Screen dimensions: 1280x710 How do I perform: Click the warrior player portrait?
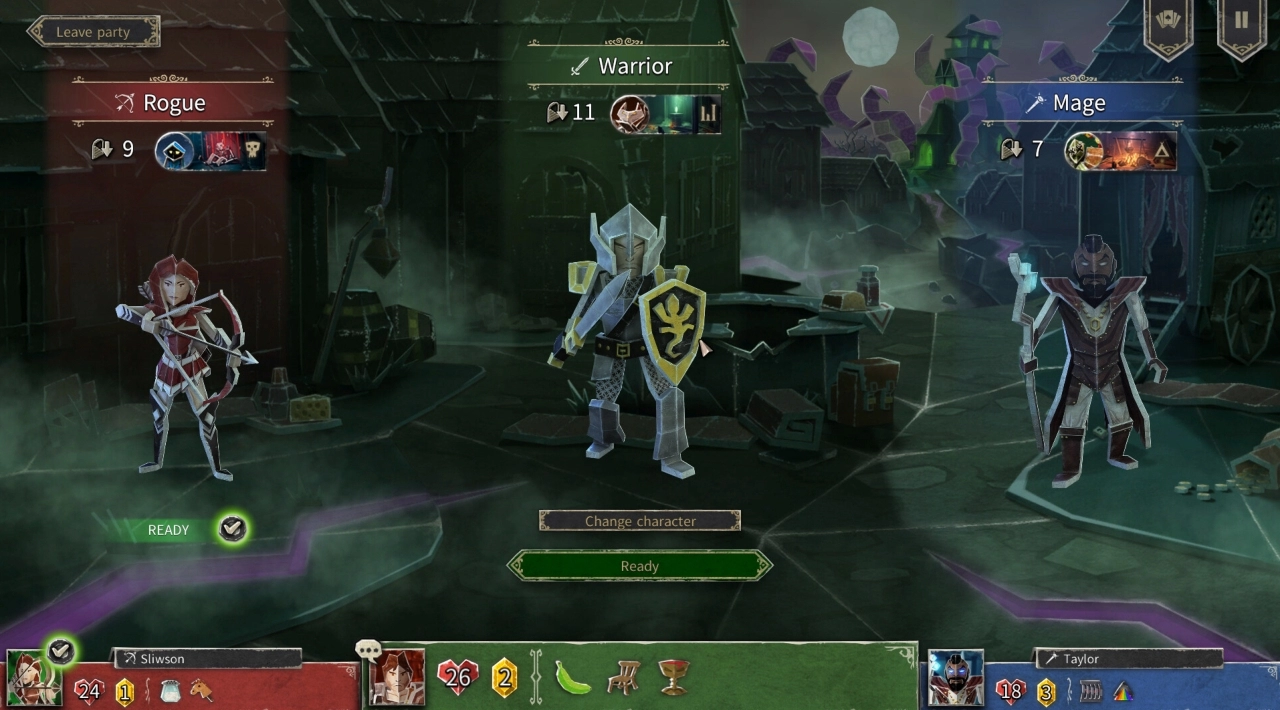pyautogui.click(x=397, y=678)
